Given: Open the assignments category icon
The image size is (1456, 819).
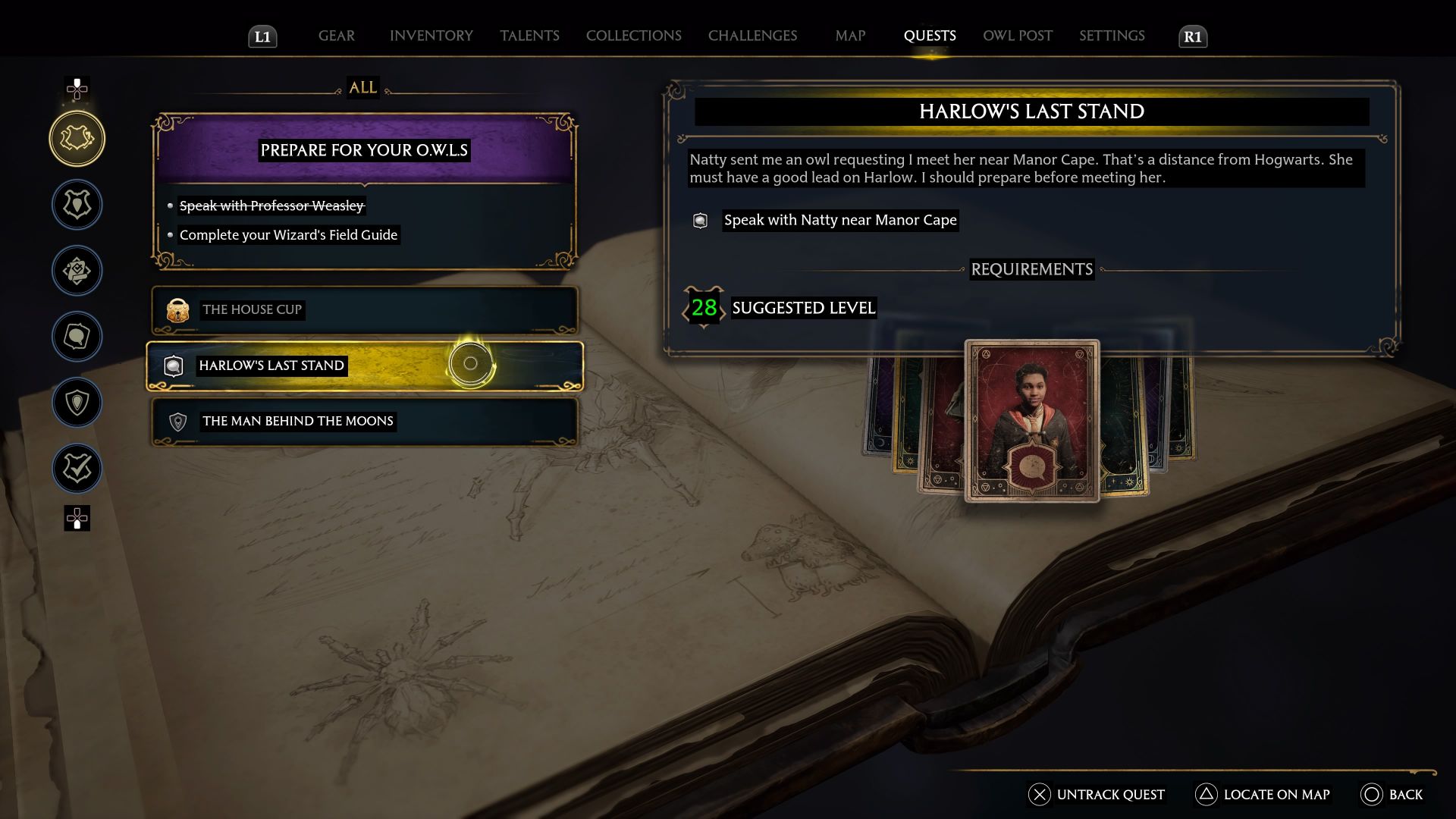Looking at the screenshot, I should 77,270.
